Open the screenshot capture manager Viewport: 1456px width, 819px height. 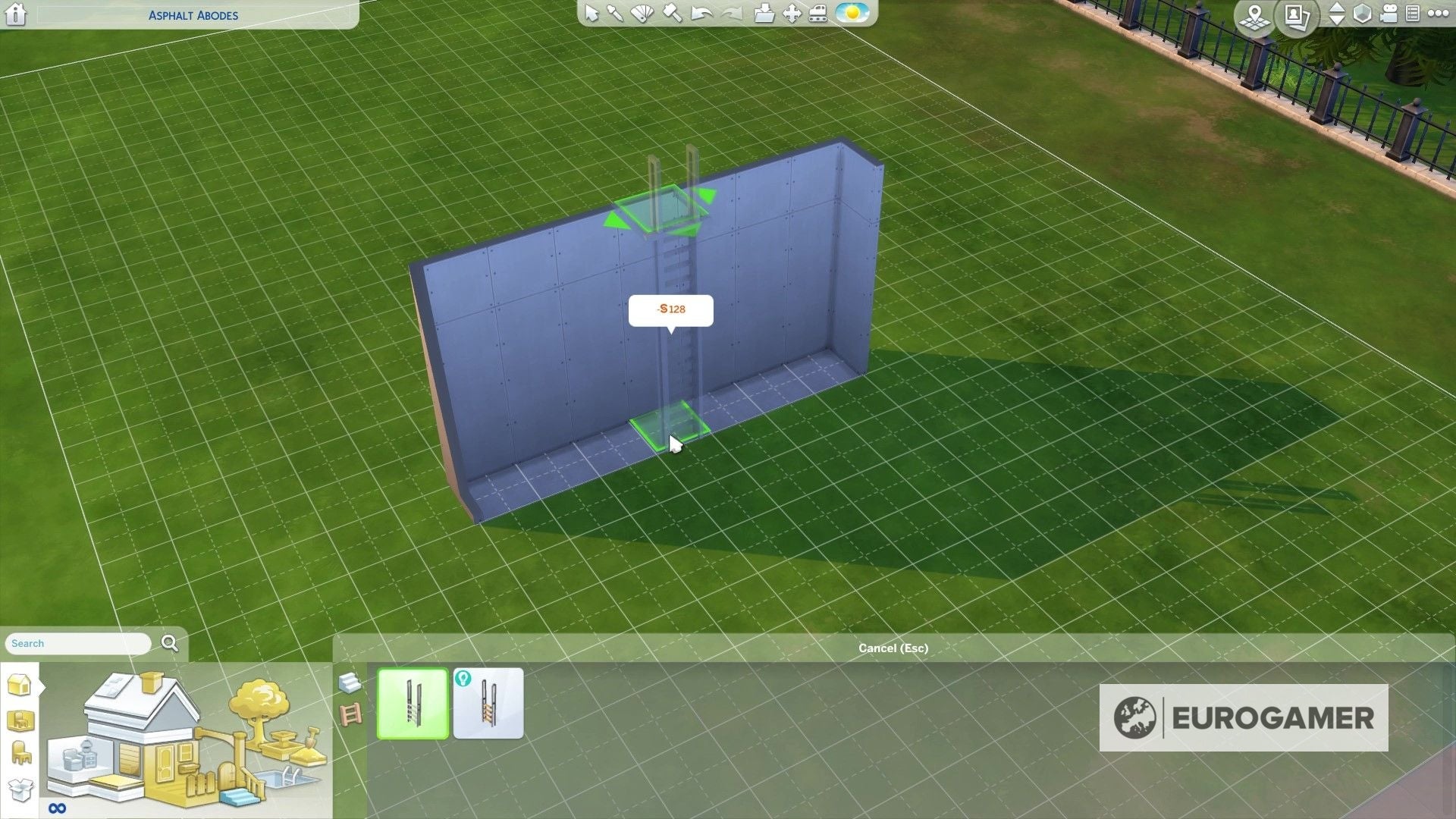pos(1297,17)
